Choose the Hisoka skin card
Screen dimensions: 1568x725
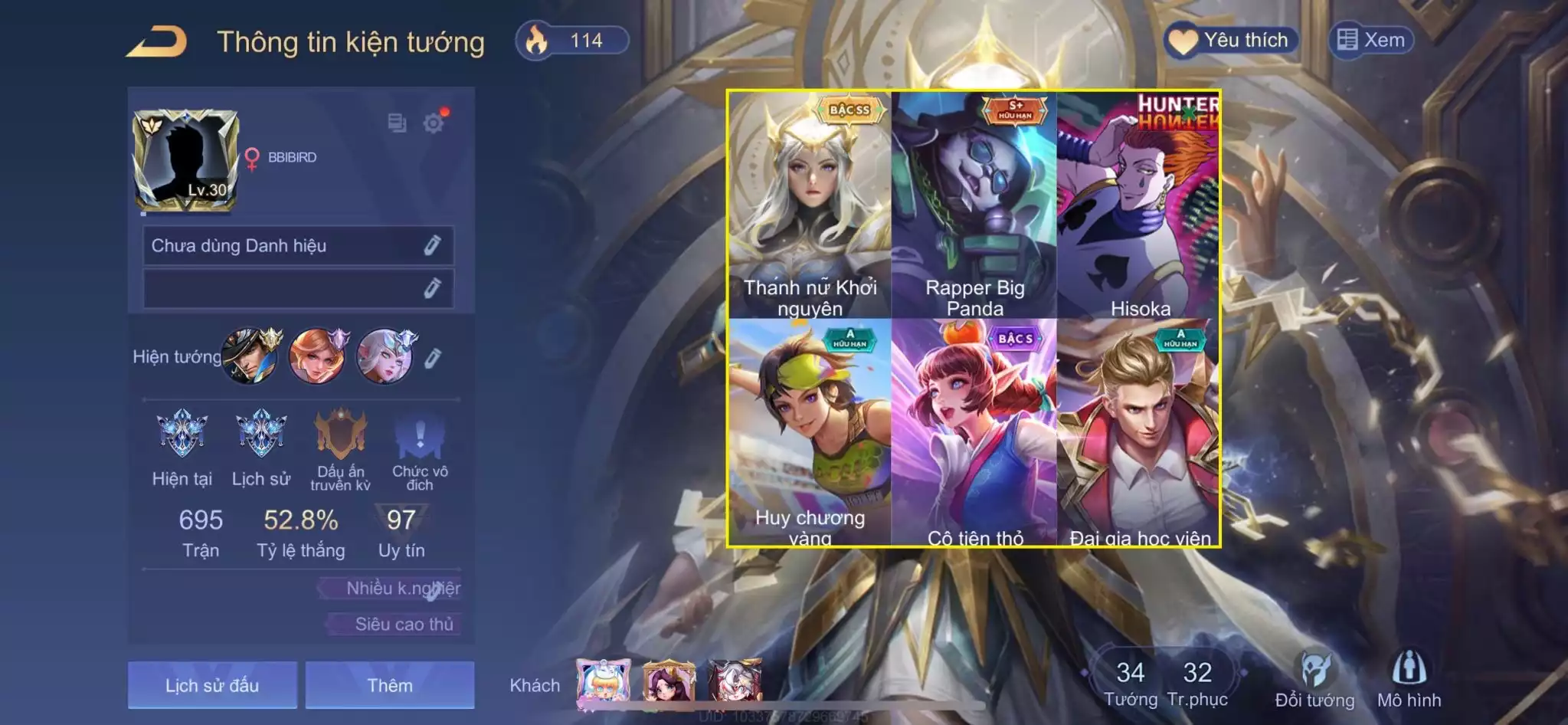click(x=1139, y=205)
